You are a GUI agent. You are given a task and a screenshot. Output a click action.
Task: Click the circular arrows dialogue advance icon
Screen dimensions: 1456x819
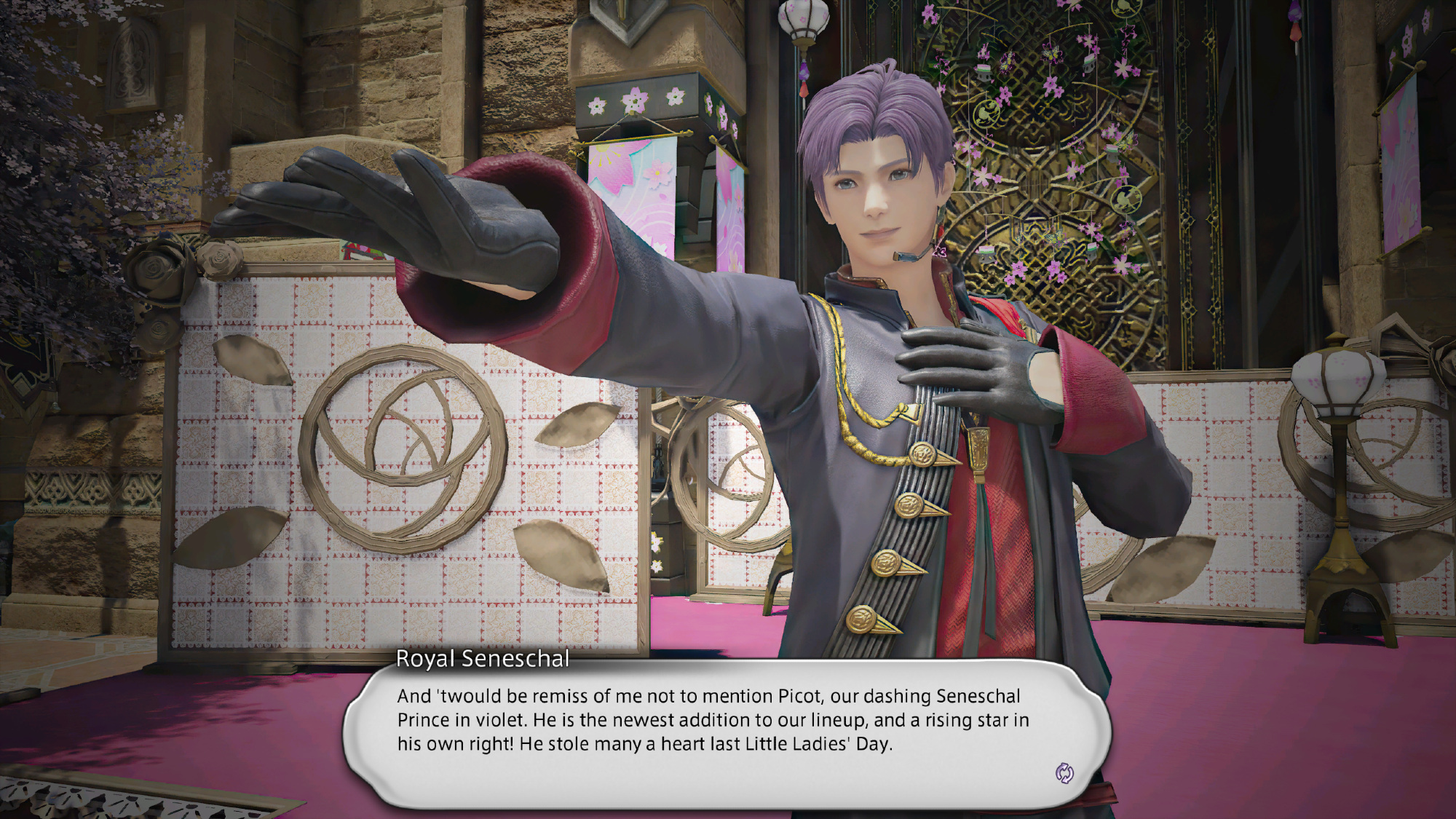pyautogui.click(x=1064, y=773)
